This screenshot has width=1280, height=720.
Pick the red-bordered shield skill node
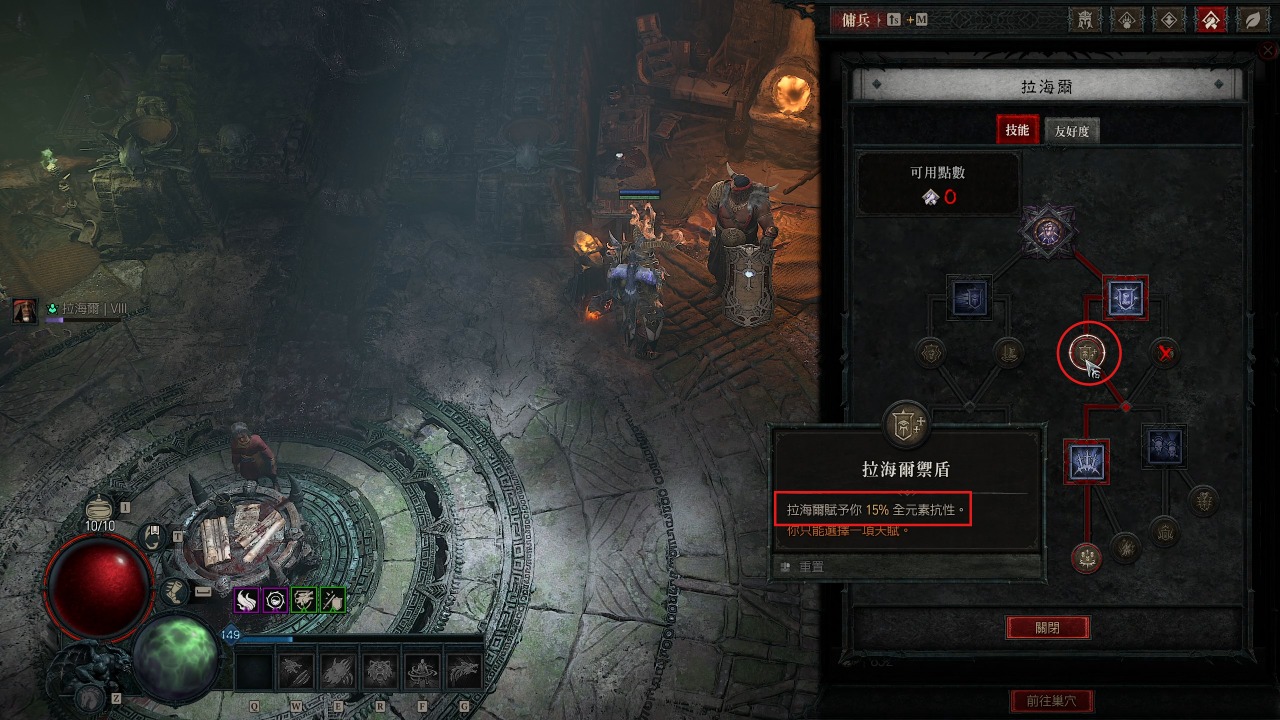[x=1125, y=296]
